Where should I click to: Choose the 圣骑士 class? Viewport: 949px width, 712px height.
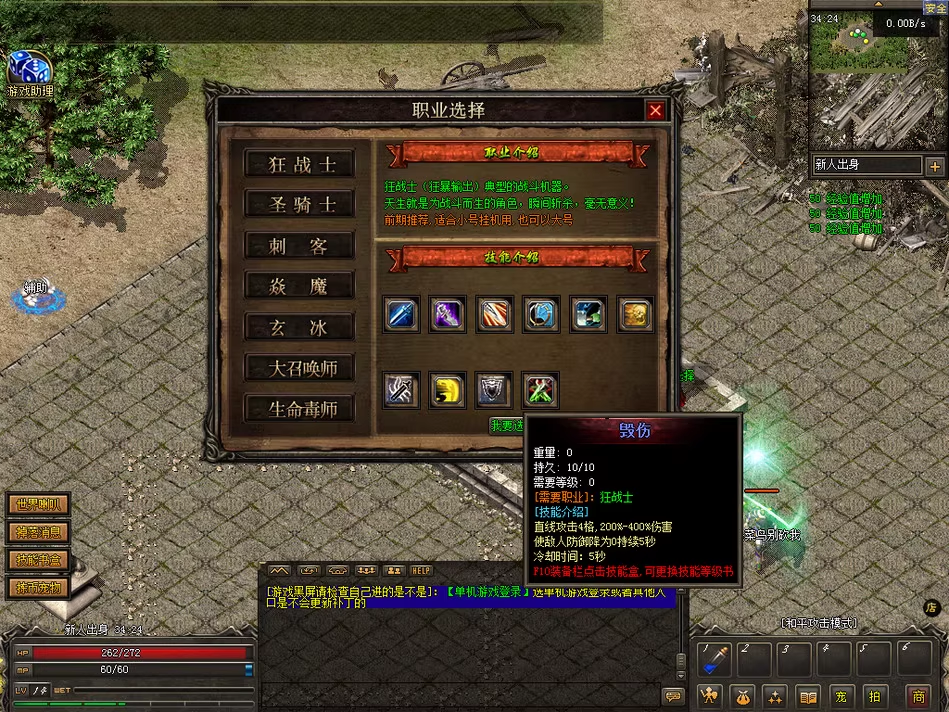[x=300, y=204]
